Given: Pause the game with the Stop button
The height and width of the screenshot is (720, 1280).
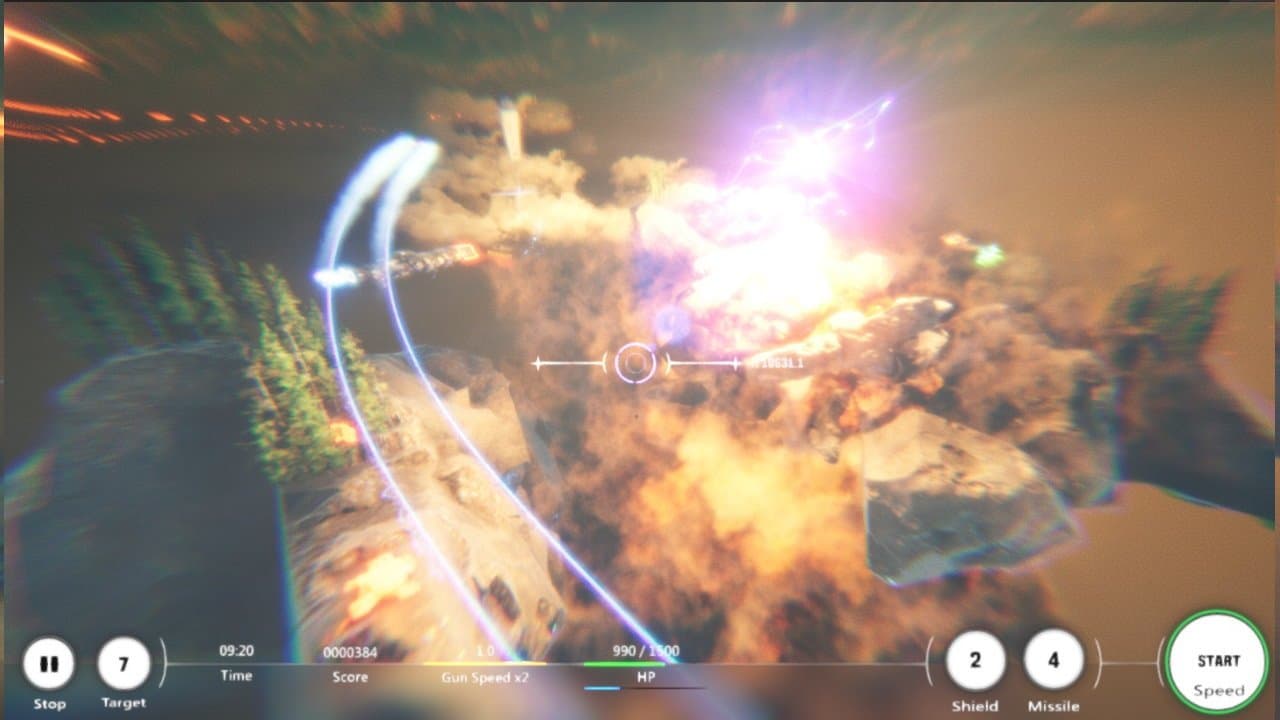Looking at the screenshot, I should [x=48, y=664].
